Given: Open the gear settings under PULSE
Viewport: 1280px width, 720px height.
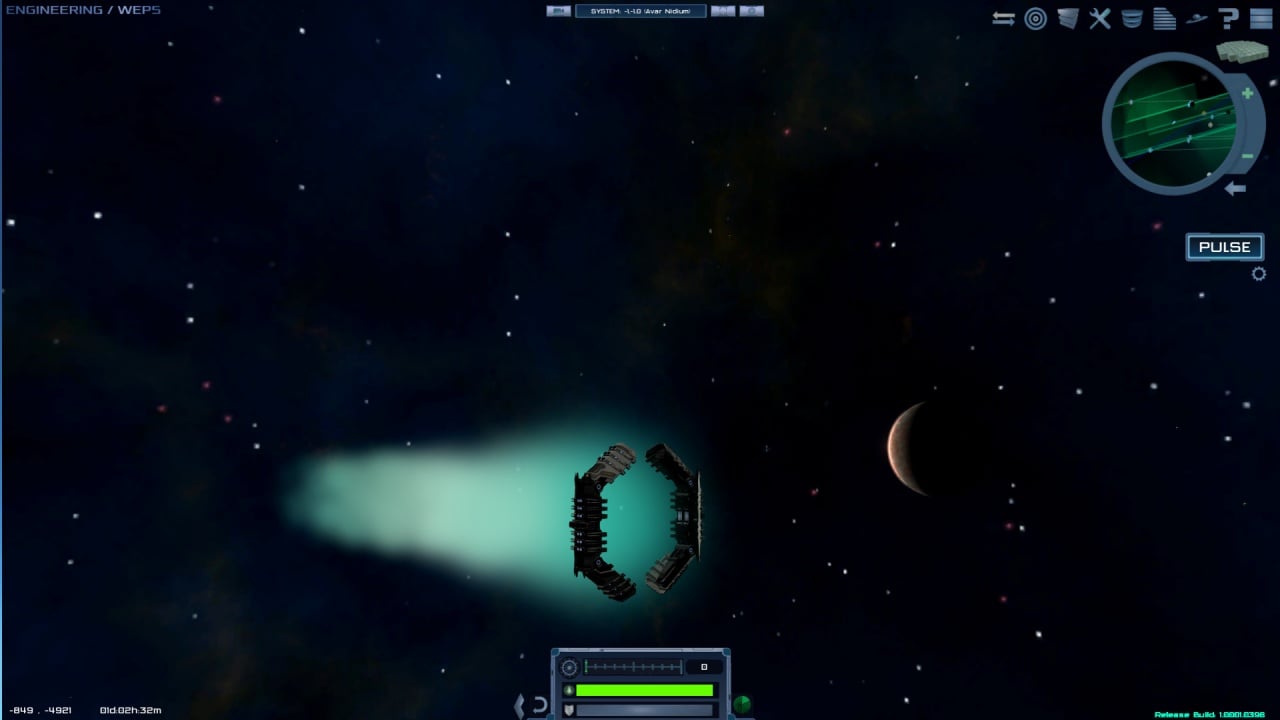Looking at the screenshot, I should [1258, 274].
